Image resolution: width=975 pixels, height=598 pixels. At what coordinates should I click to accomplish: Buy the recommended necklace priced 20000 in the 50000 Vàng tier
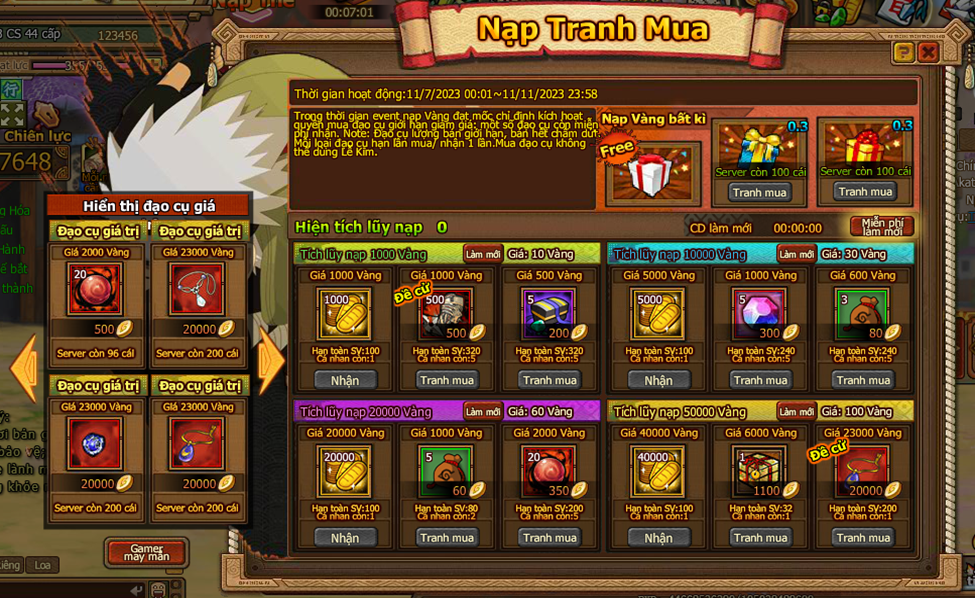[864, 538]
